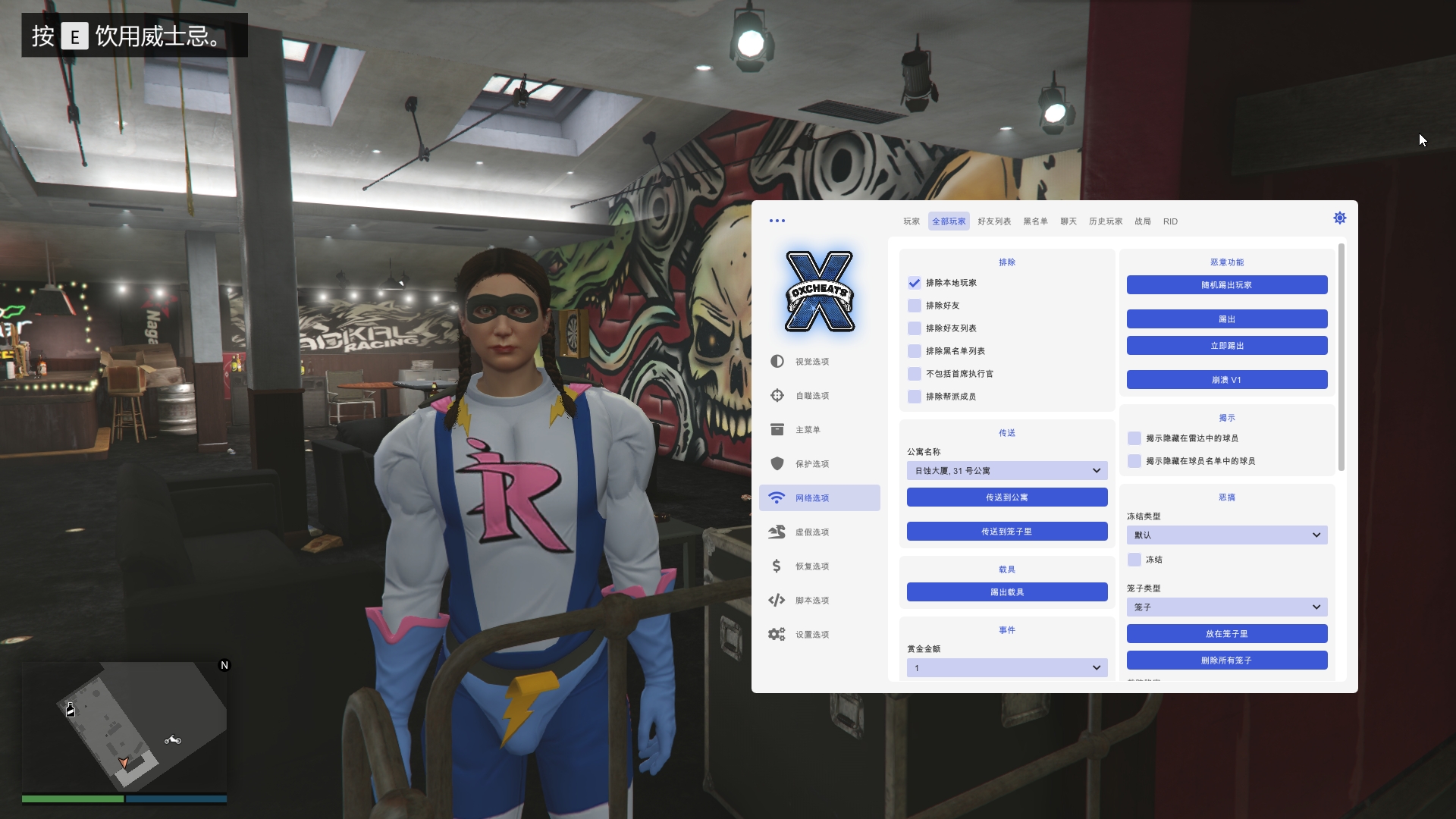The width and height of the screenshot is (1456, 819).
Task: Toggle the sun theme icon
Action: tap(1339, 218)
